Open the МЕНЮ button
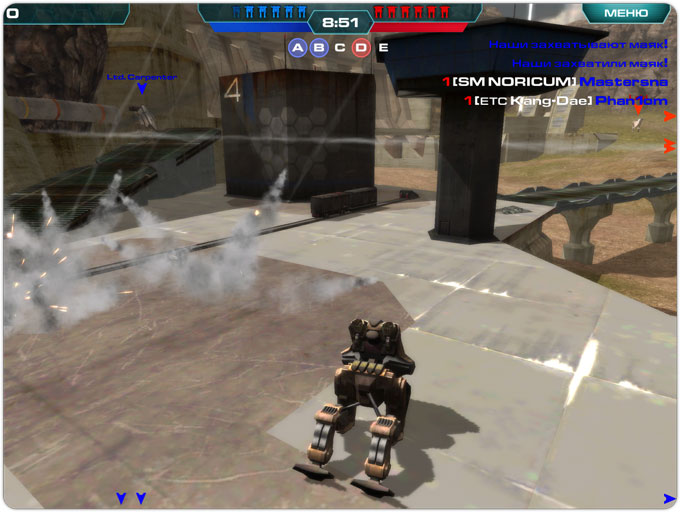This screenshot has width=680, height=512. 626,13
